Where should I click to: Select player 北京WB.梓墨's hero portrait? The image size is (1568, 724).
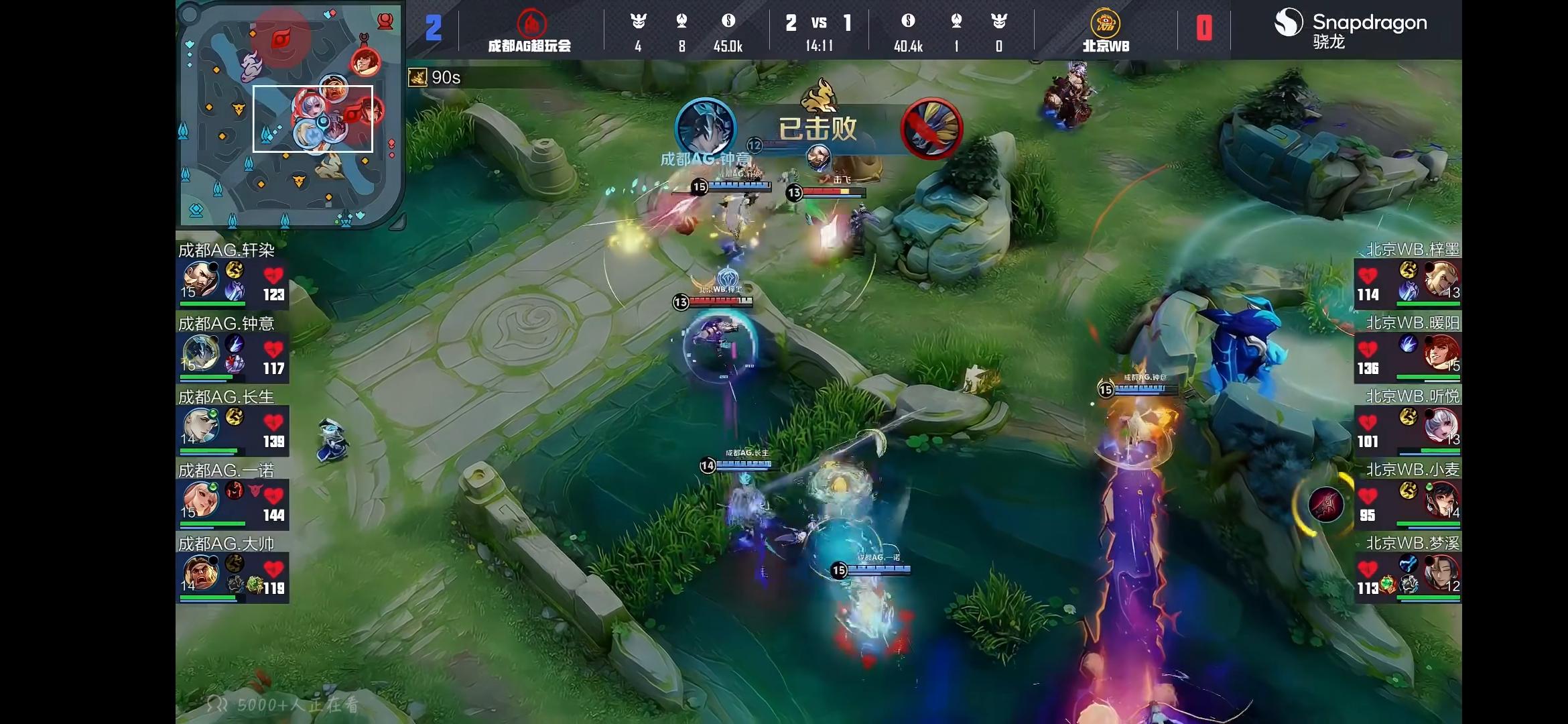coord(1441,280)
